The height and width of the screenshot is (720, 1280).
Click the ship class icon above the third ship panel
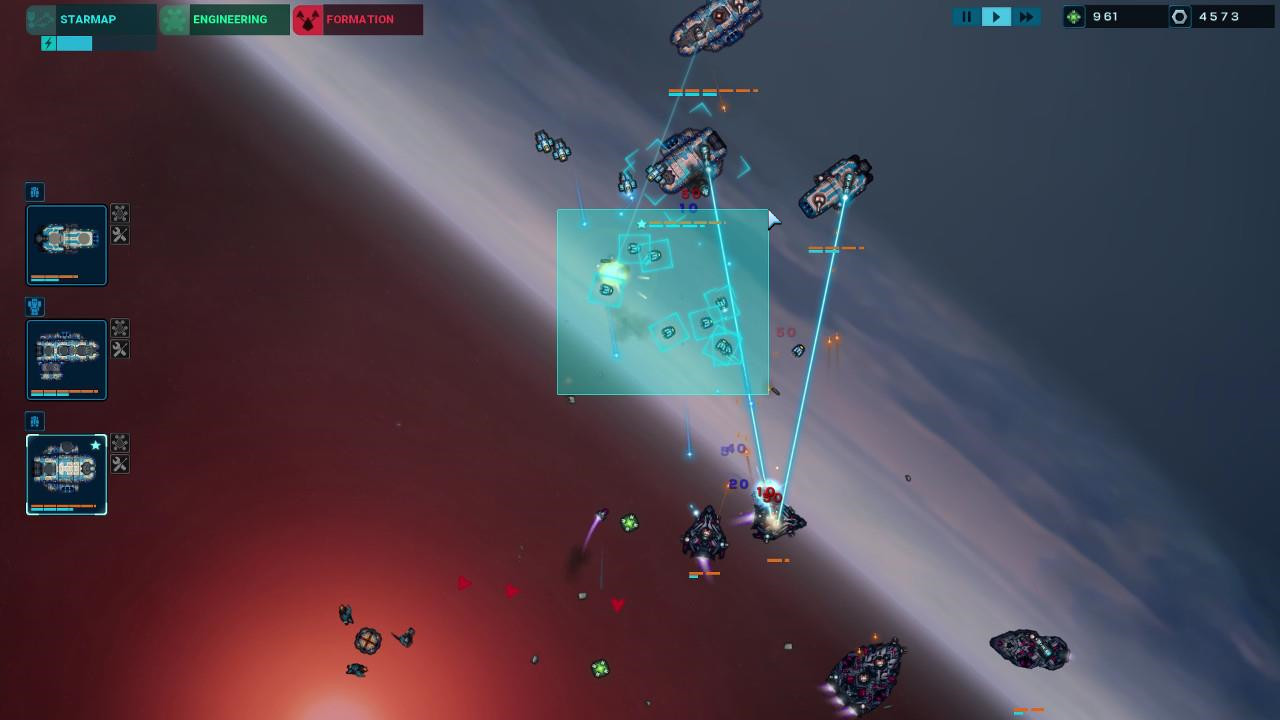[34, 422]
